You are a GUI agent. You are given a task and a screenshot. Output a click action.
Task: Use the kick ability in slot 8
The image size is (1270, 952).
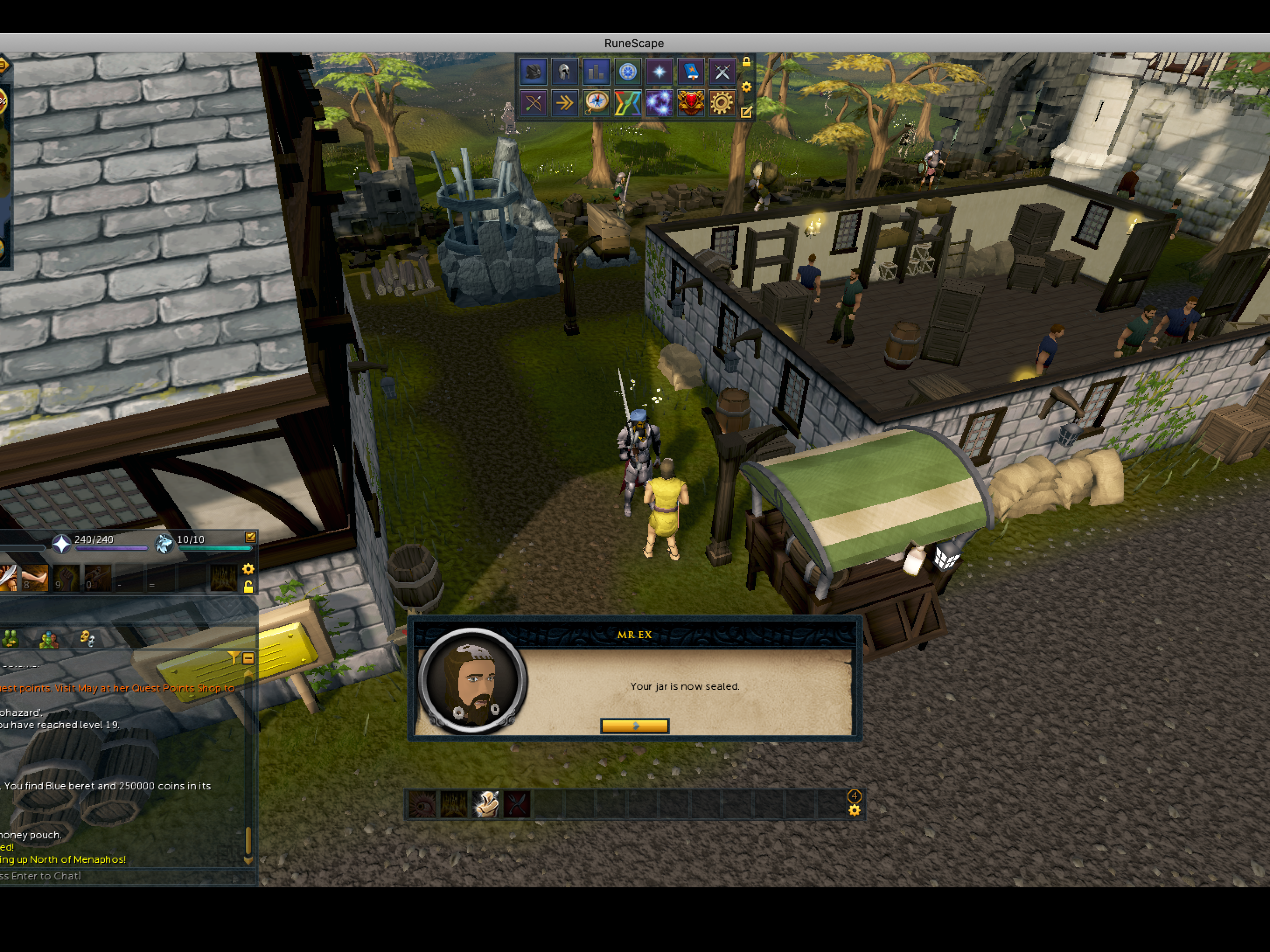click(35, 577)
